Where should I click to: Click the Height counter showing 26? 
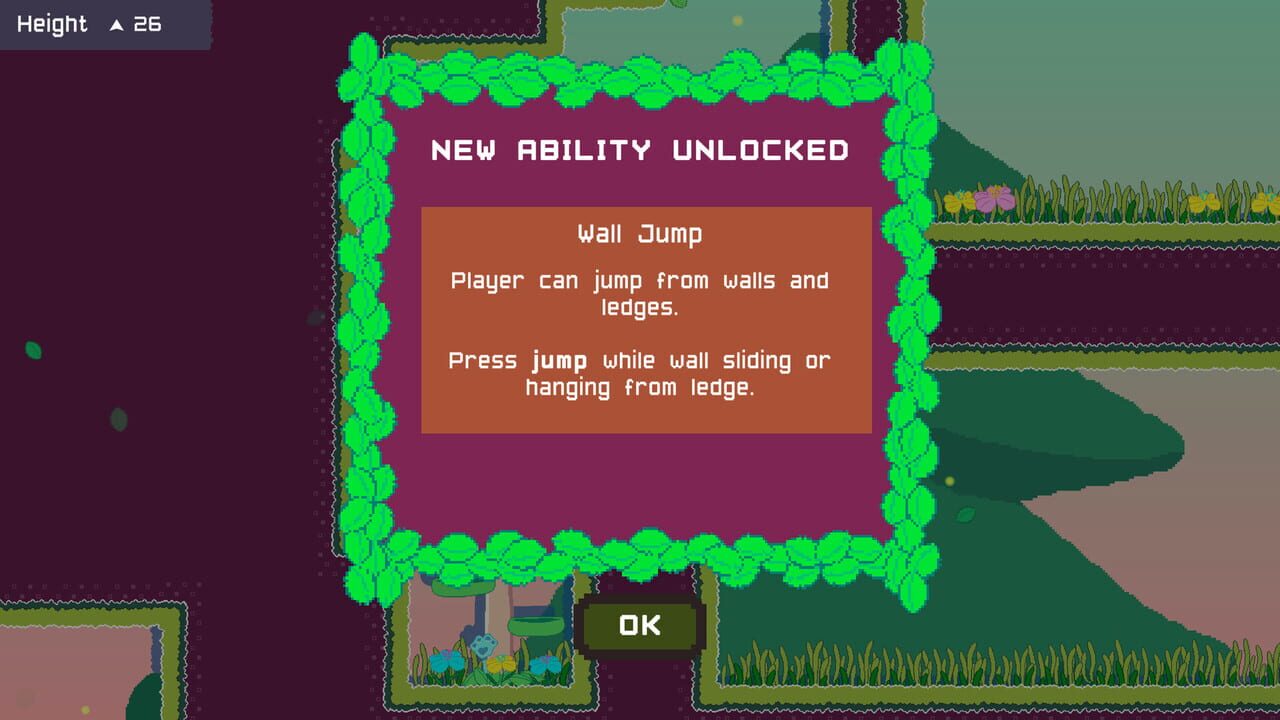point(146,24)
